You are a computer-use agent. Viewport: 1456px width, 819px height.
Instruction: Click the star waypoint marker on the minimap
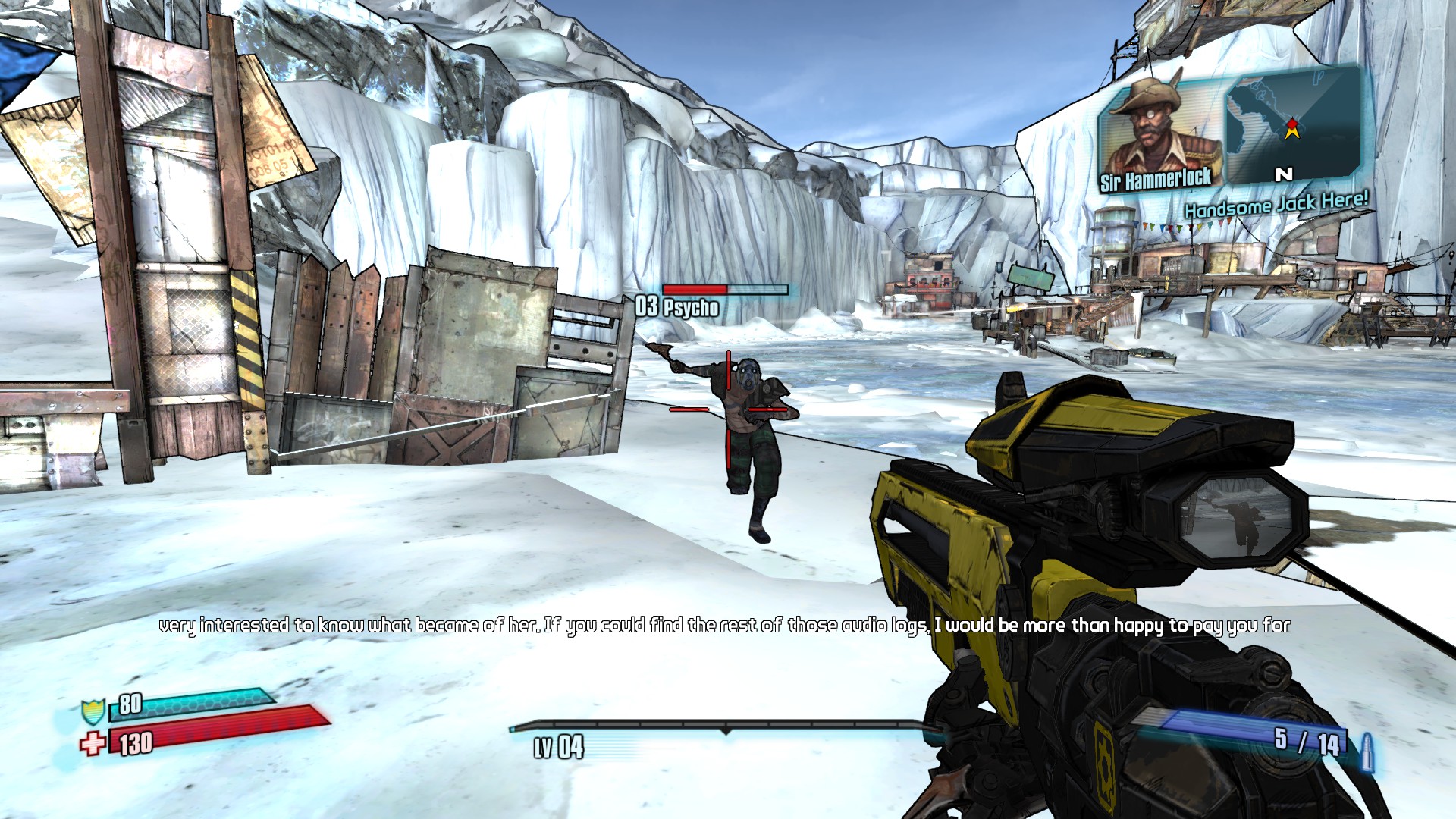[x=1292, y=127]
